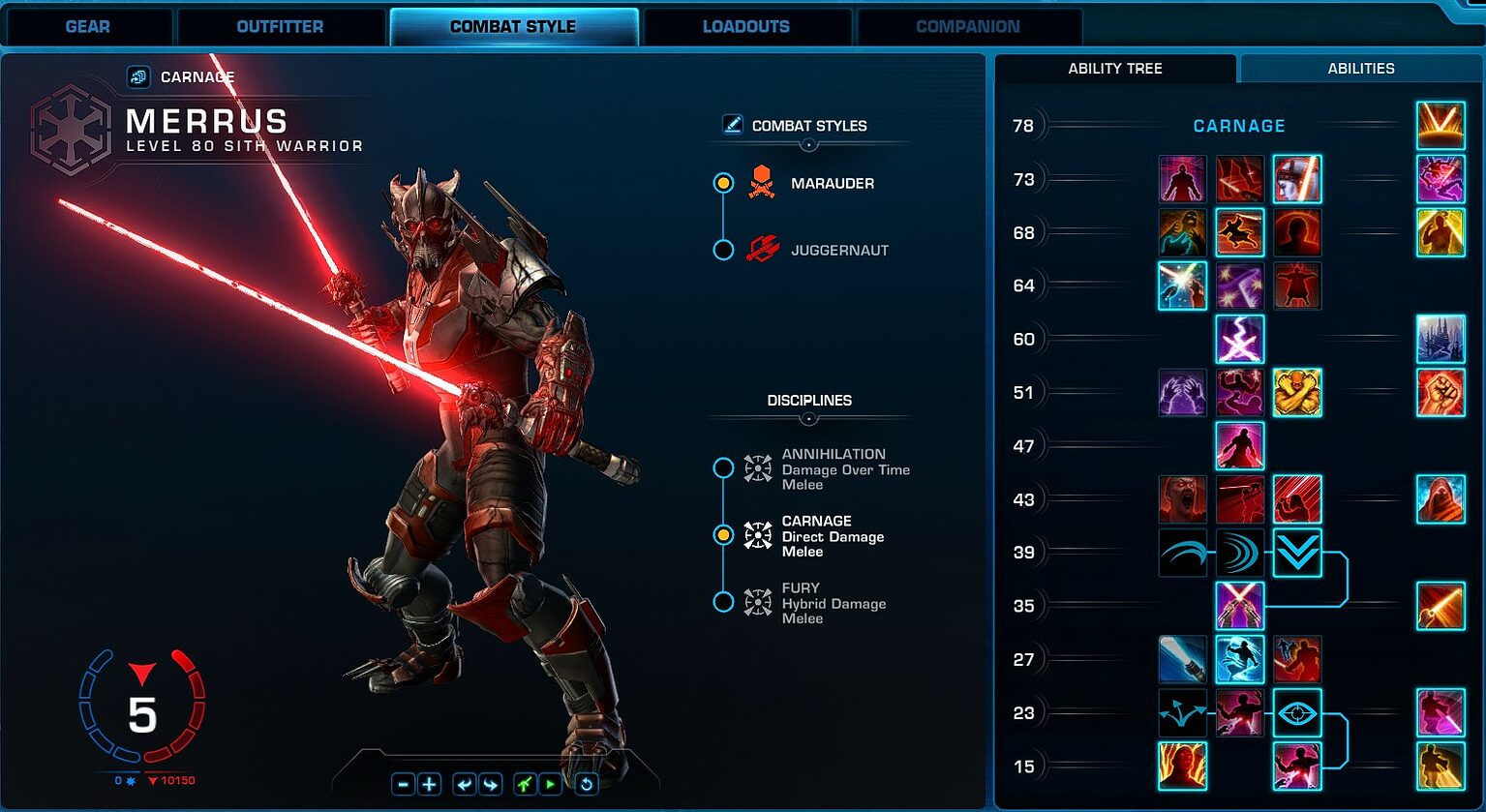Click the circular gauge showing the number 5
This screenshot has width=1486, height=812.
click(143, 713)
